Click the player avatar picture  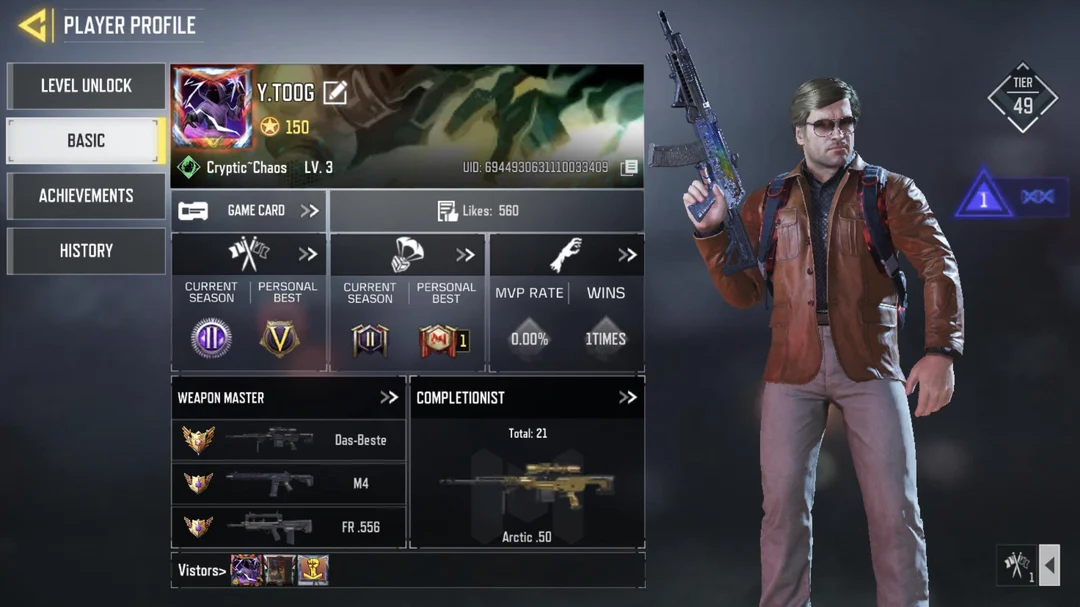(212, 108)
